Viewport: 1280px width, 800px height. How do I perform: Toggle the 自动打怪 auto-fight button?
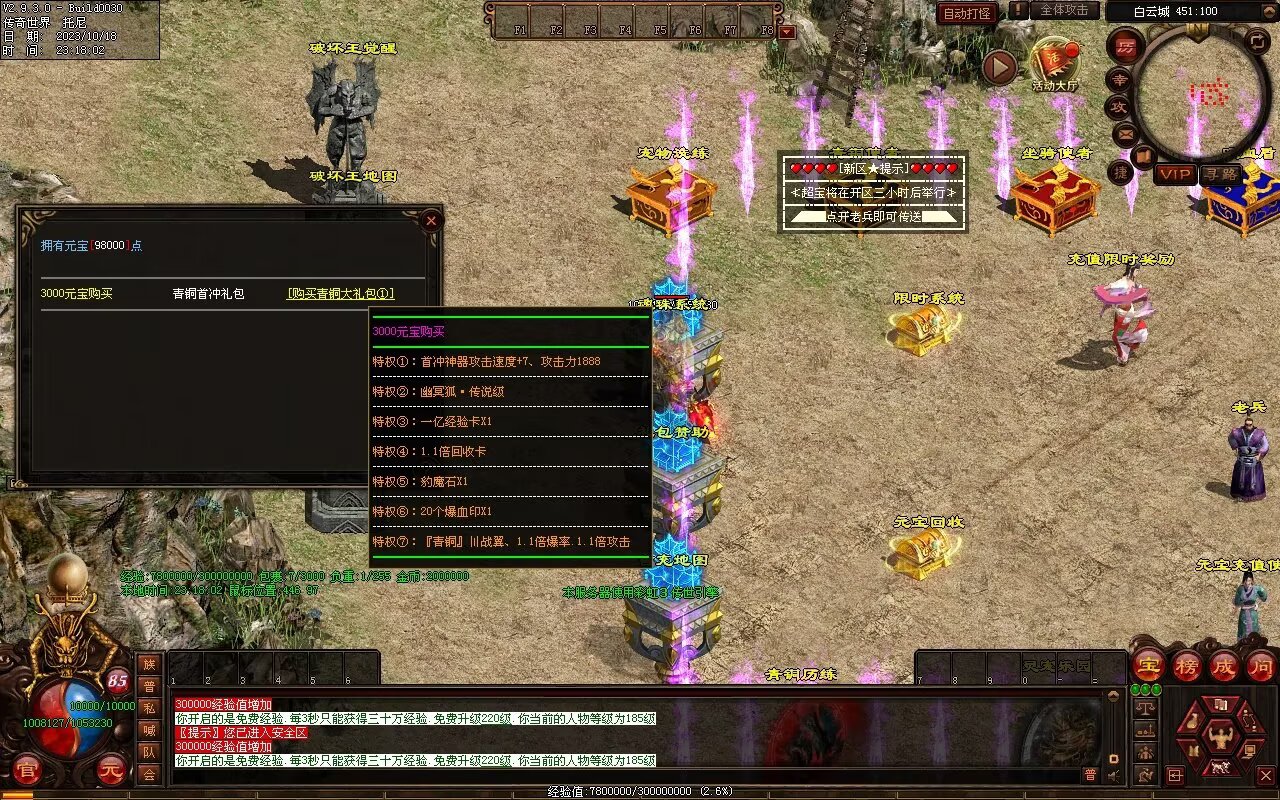click(x=967, y=13)
